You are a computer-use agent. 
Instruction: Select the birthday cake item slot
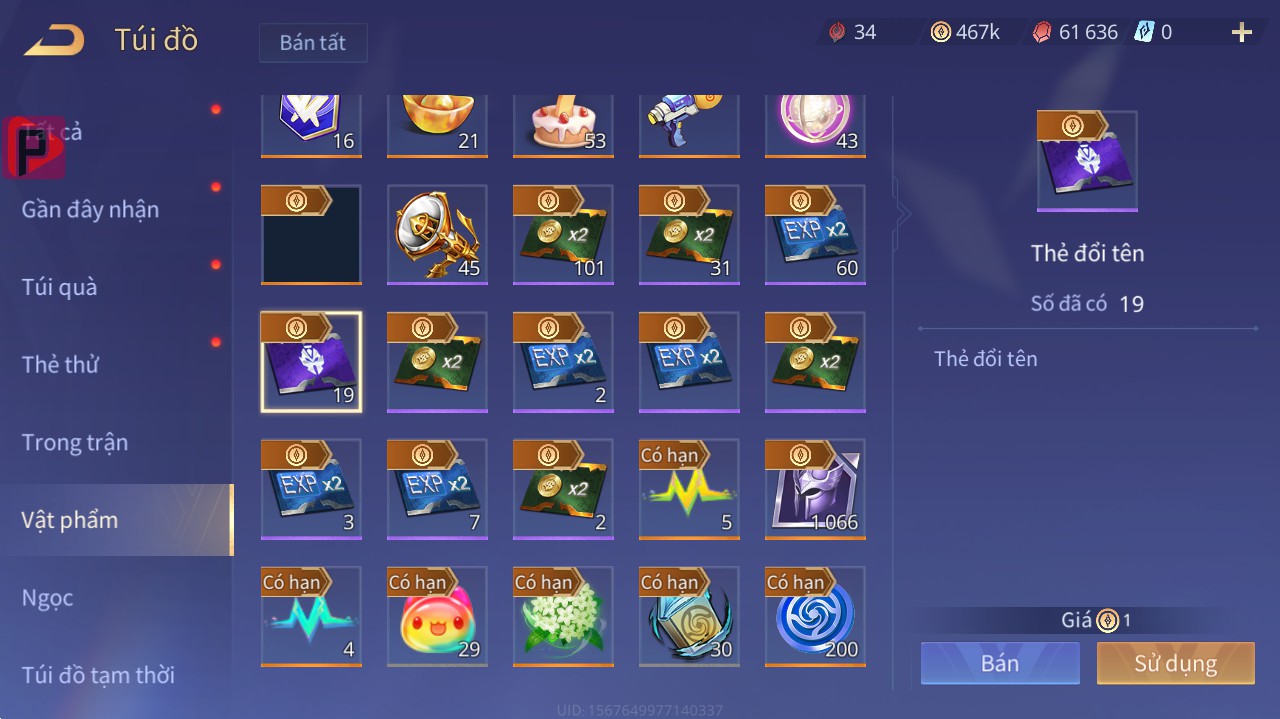(x=564, y=125)
